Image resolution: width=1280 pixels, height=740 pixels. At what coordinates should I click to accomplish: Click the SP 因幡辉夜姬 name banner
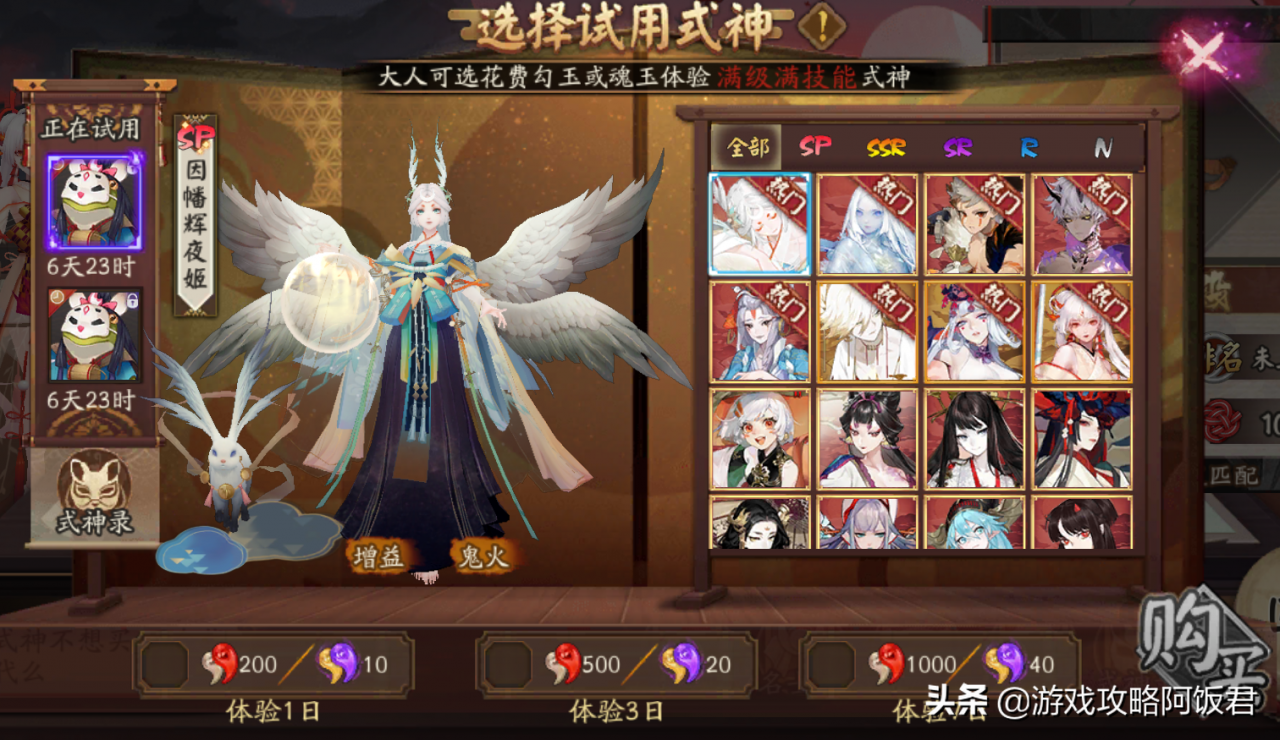(x=193, y=215)
